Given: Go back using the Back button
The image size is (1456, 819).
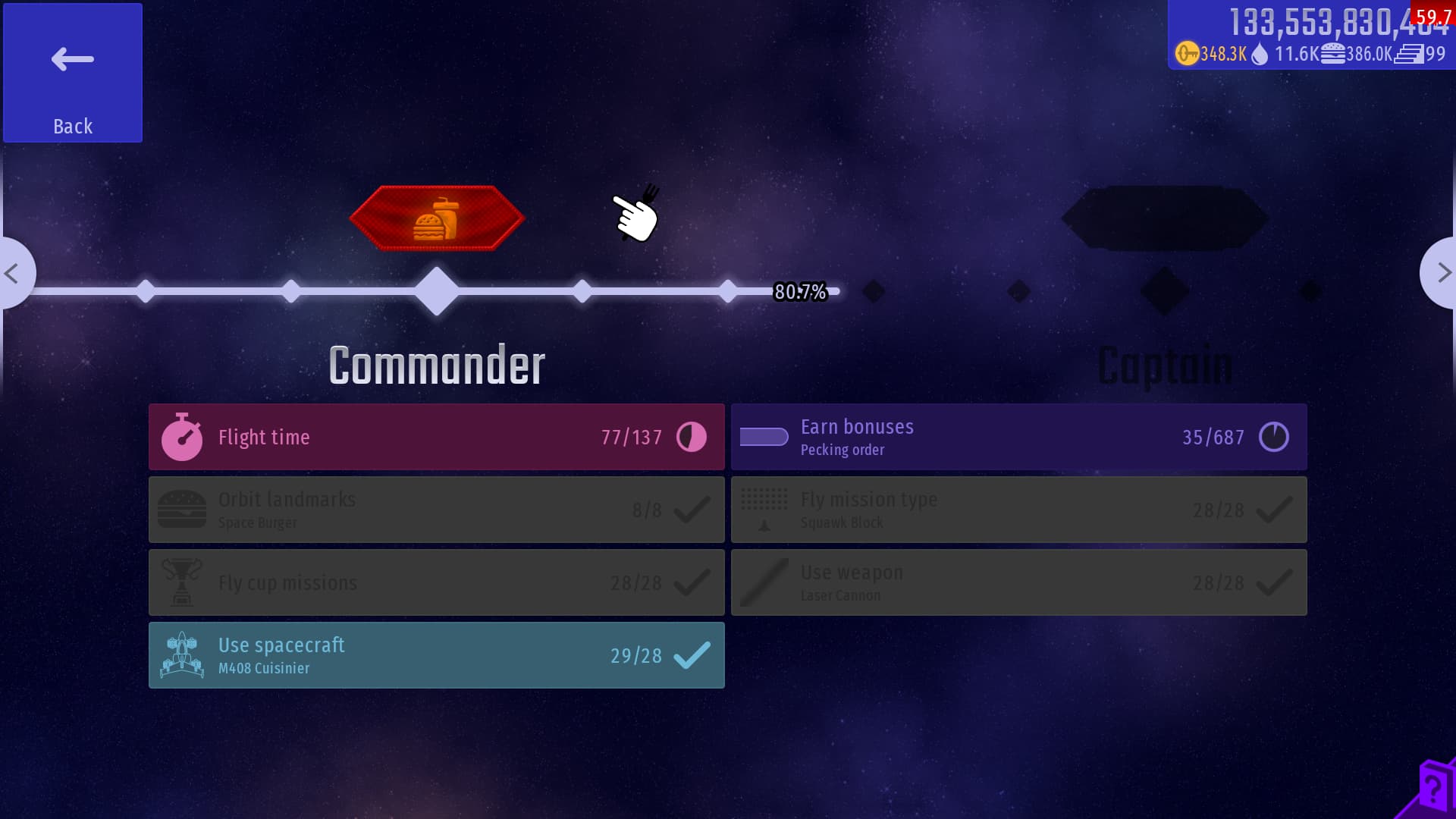Looking at the screenshot, I should [73, 73].
